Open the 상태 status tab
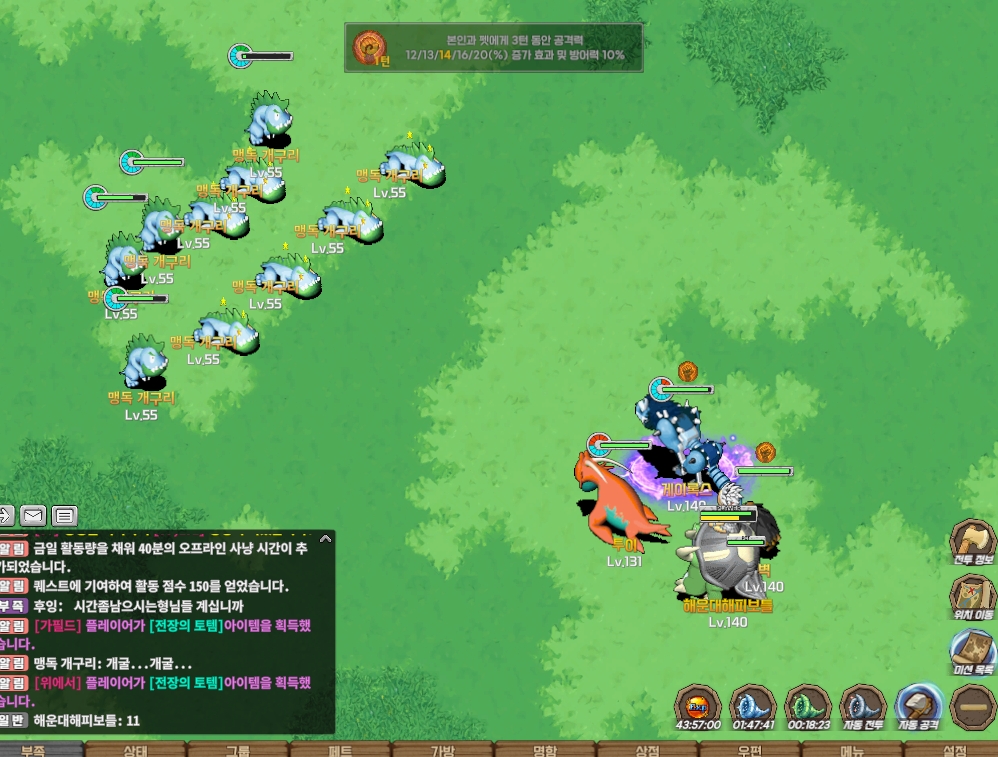The height and width of the screenshot is (757, 998). (135, 750)
